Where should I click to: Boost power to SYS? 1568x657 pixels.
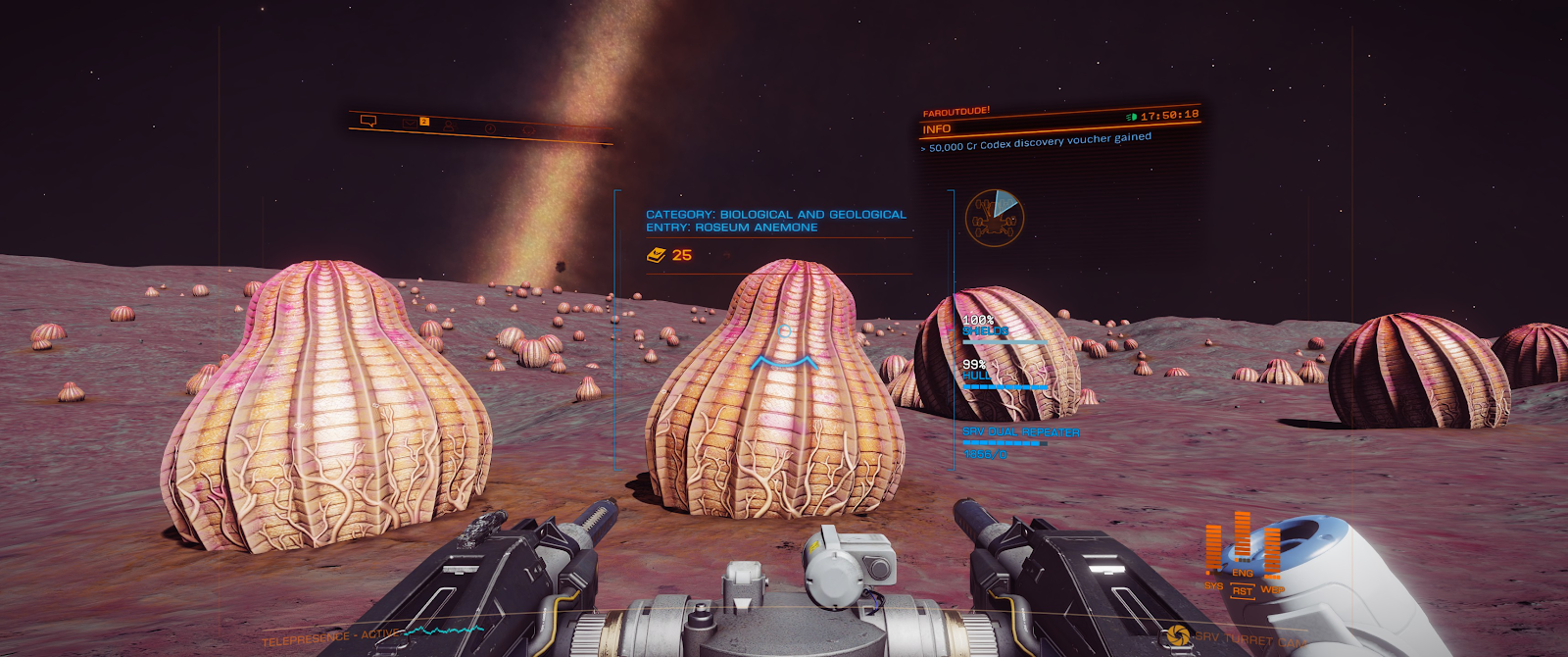[x=1213, y=585]
